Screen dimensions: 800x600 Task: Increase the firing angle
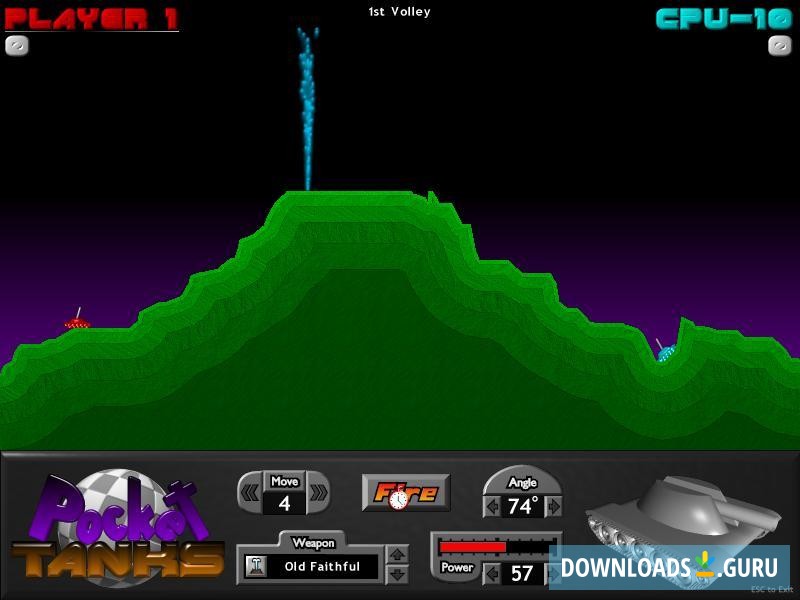(553, 507)
